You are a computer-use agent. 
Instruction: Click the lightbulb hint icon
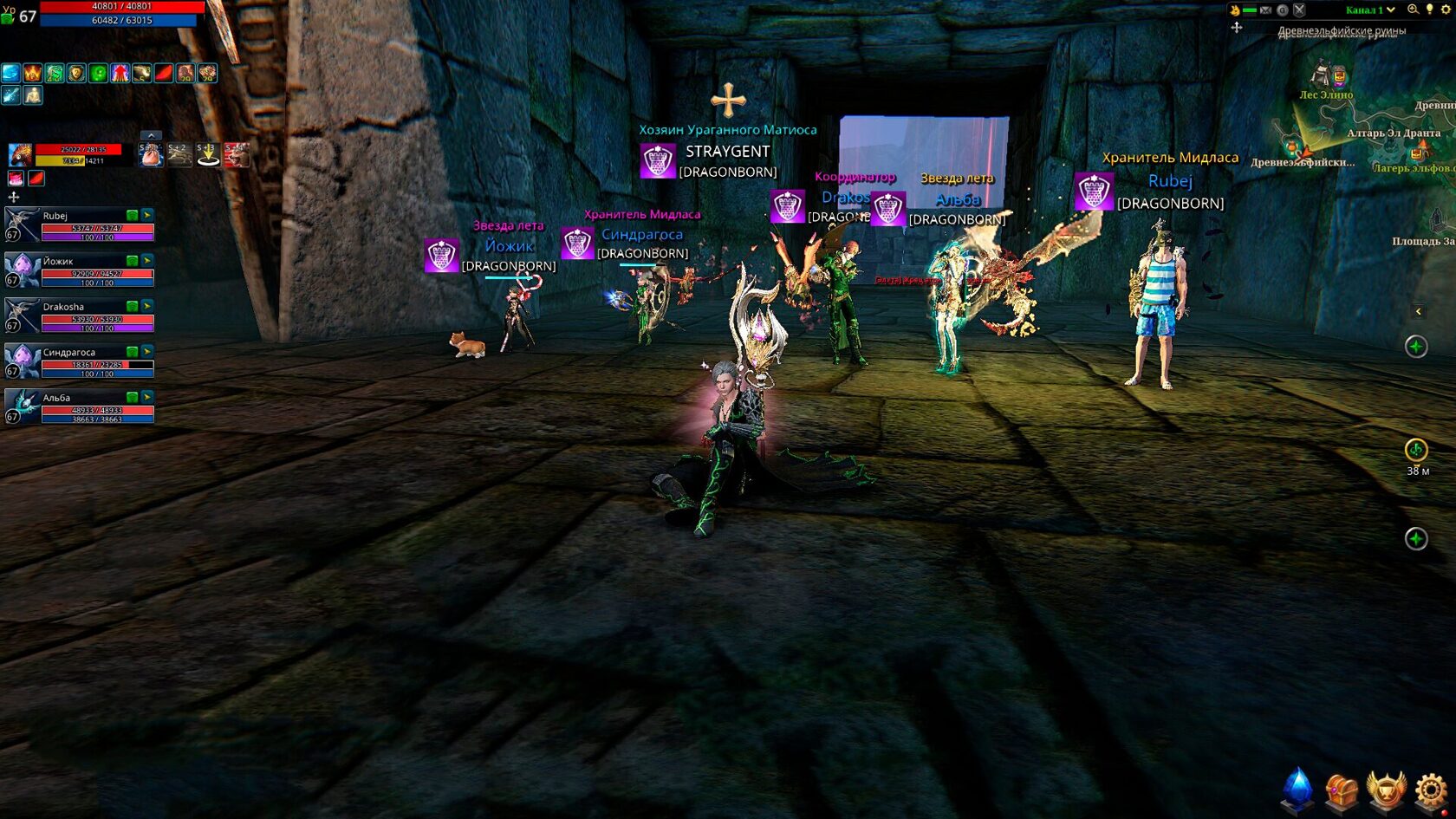tap(1429, 10)
